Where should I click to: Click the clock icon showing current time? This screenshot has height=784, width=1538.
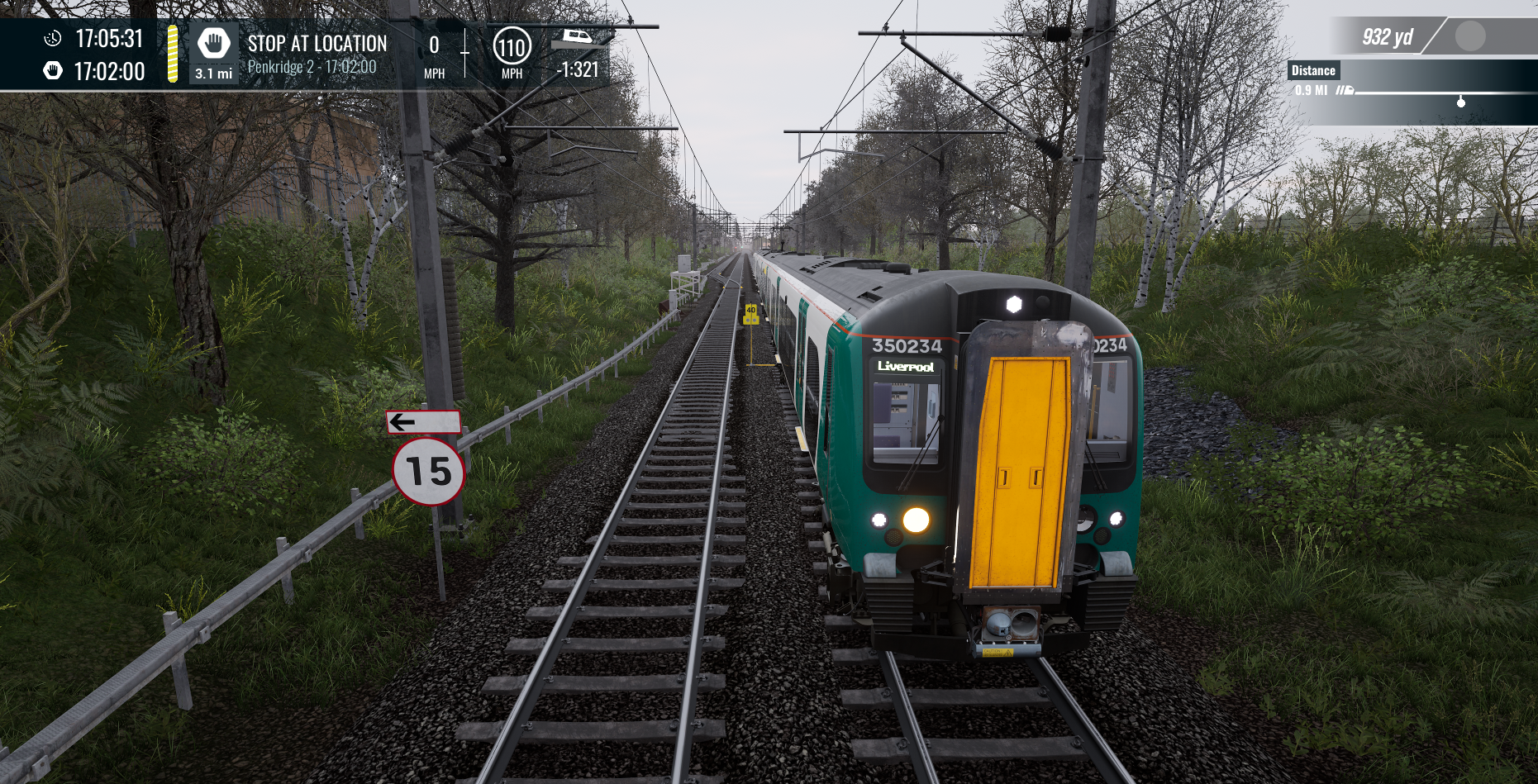(51, 36)
